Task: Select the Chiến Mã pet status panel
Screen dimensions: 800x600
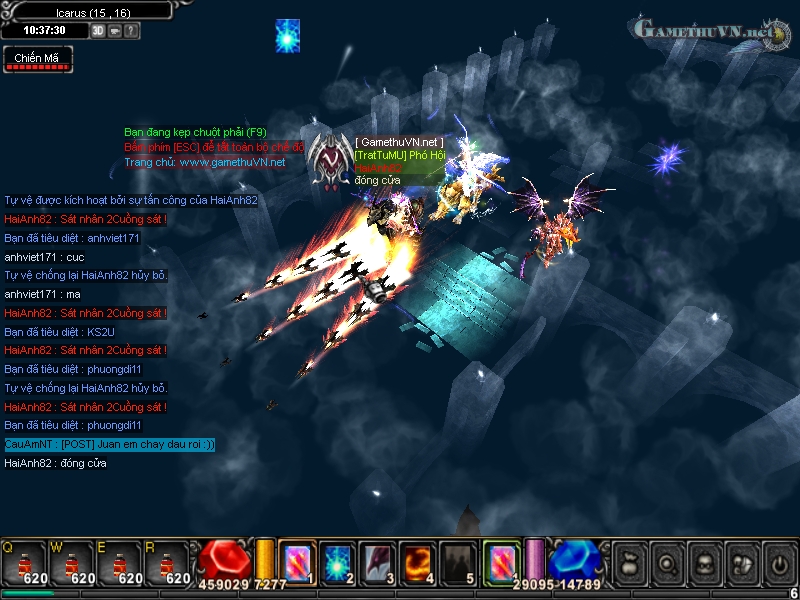Action: pos(37,60)
